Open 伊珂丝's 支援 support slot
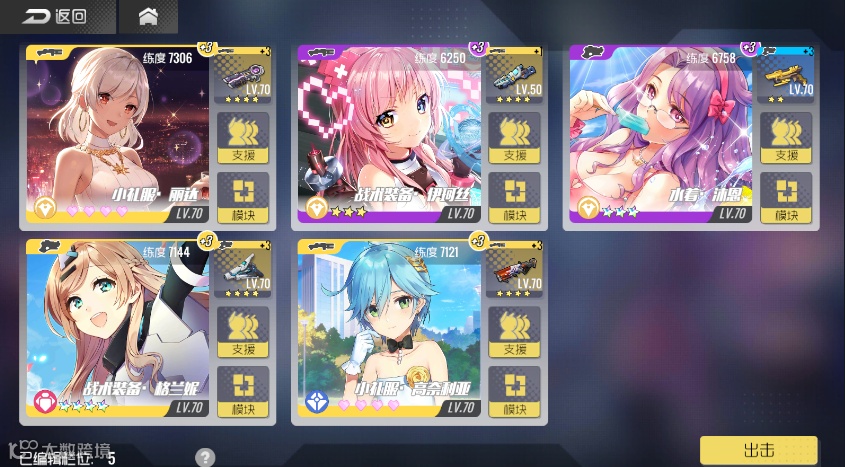The width and height of the screenshot is (845, 467). click(515, 137)
